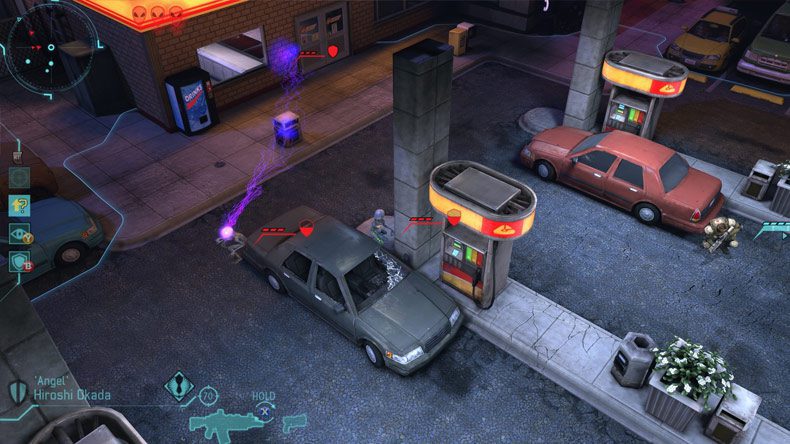
Task: Open the hourglass diamond icon near the weapon
Action: 179,386
